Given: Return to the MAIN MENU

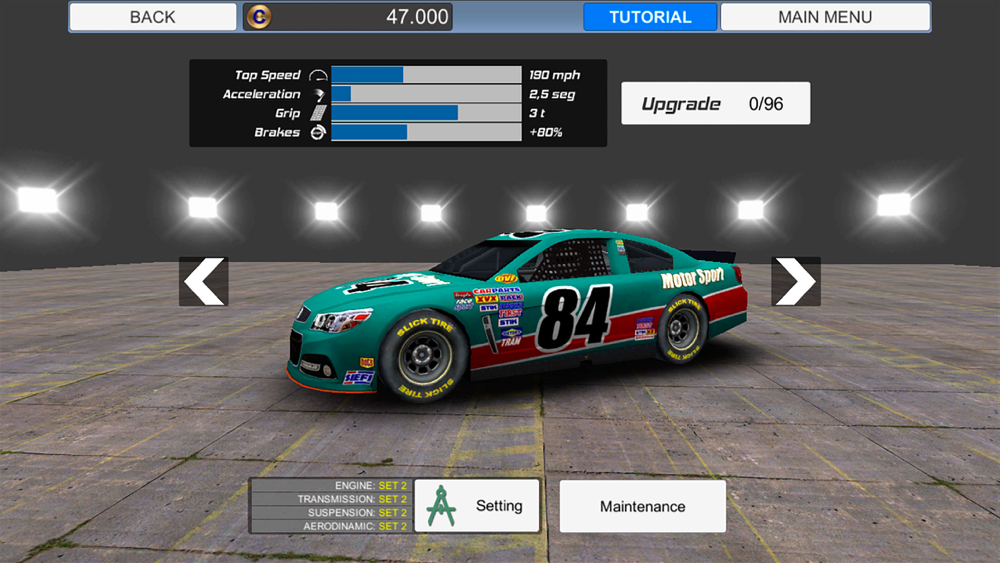Looking at the screenshot, I should pyautogui.click(x=825, y=17).
